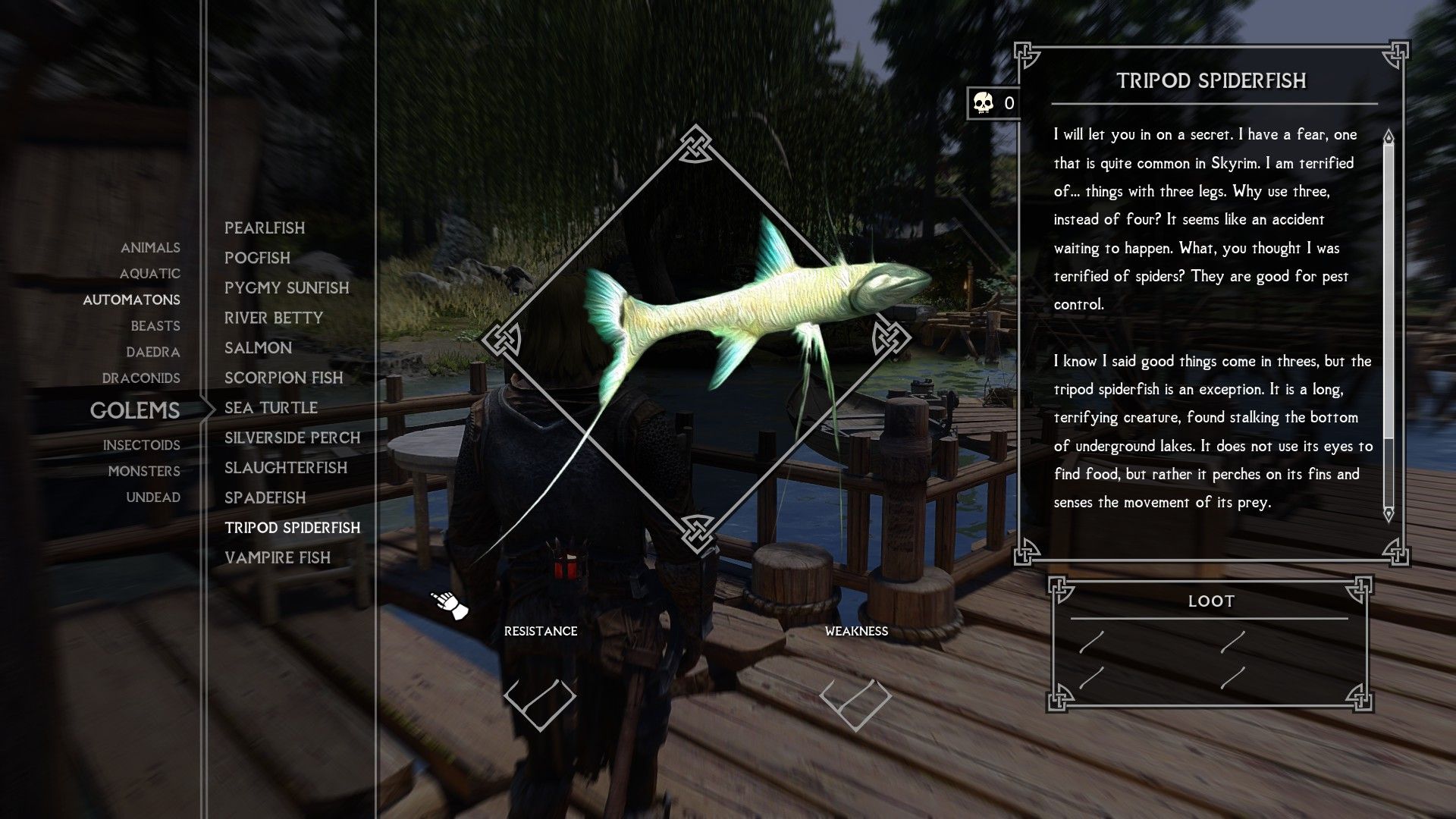This screenshot has width=1456, height=819.
Task: Click the skull kill counter icon
Action: 982,103
